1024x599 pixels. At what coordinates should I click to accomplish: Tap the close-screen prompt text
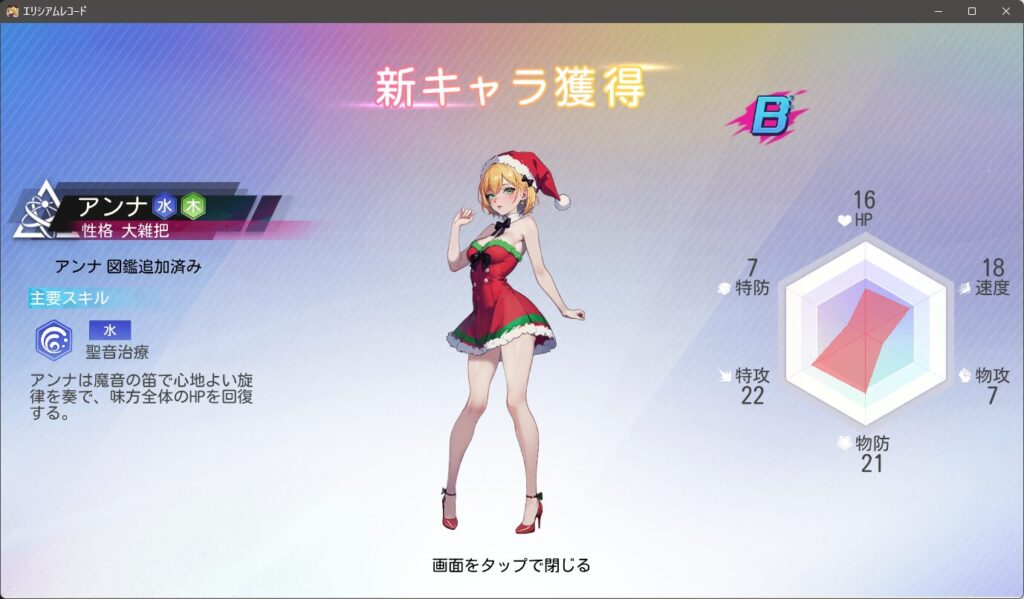(x=511, y=565)
